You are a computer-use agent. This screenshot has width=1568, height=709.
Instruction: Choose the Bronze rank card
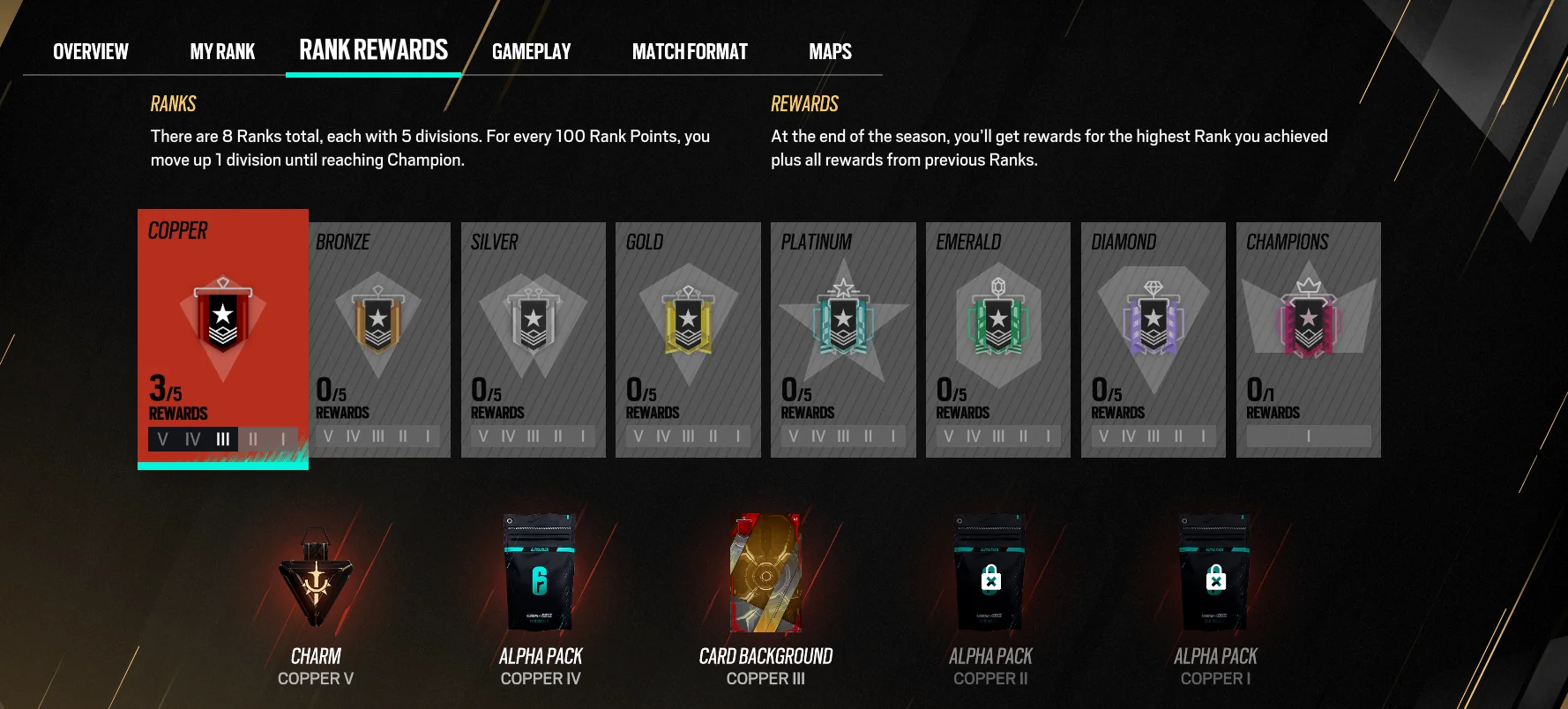[x=377, y=340]
